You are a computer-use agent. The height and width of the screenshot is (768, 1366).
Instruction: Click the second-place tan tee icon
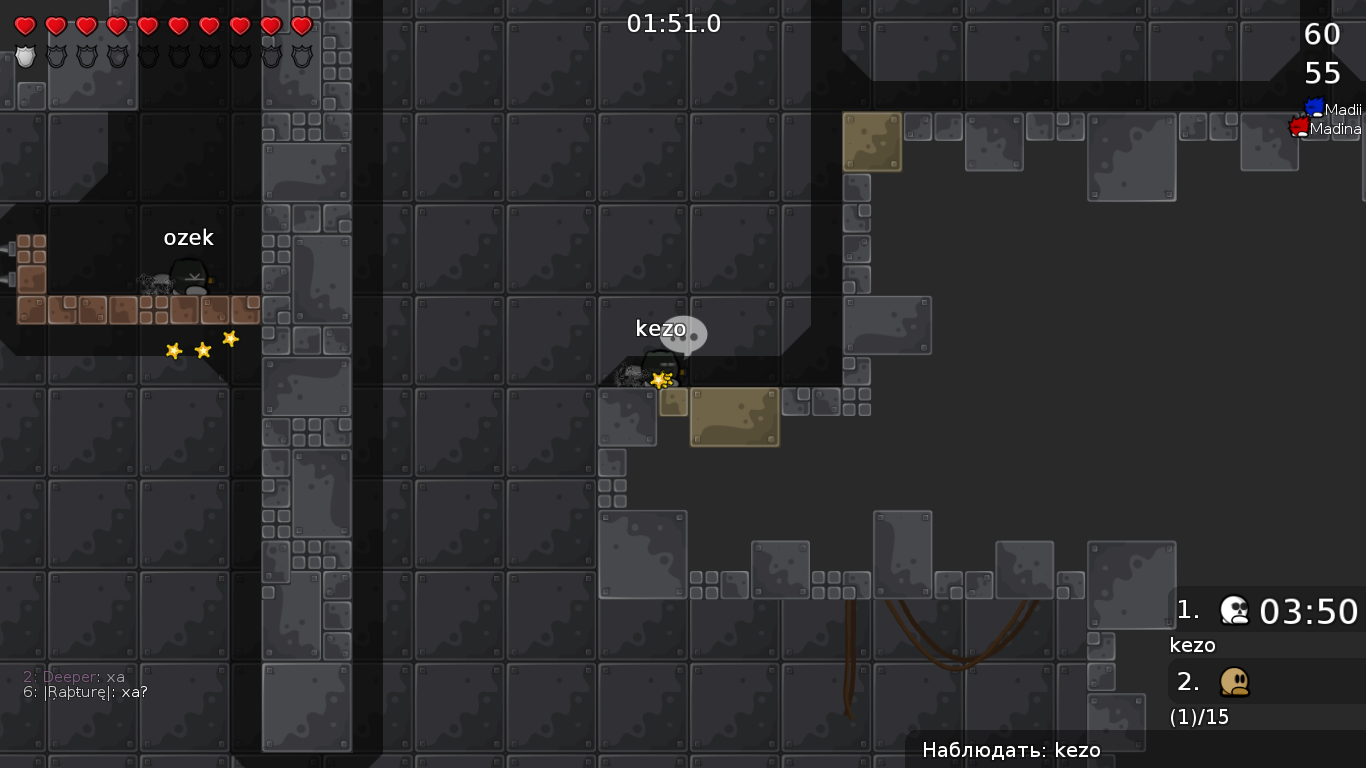click(x=1235, y=682)
